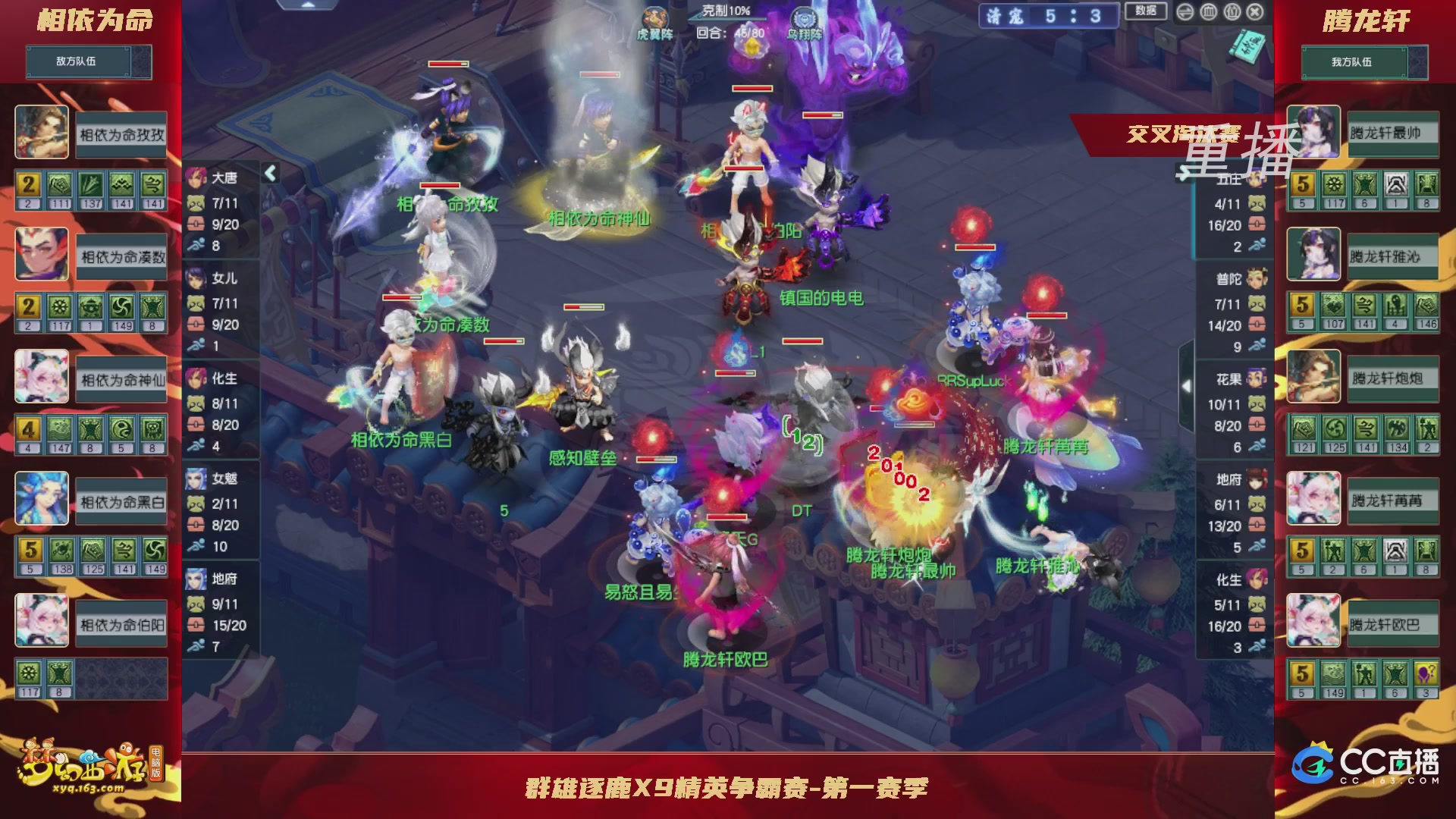Collapse the left party list with the chevron arrow
The width and height of the screenshot is (1456, 819).
pyautogui.click(x=270, y=172)
